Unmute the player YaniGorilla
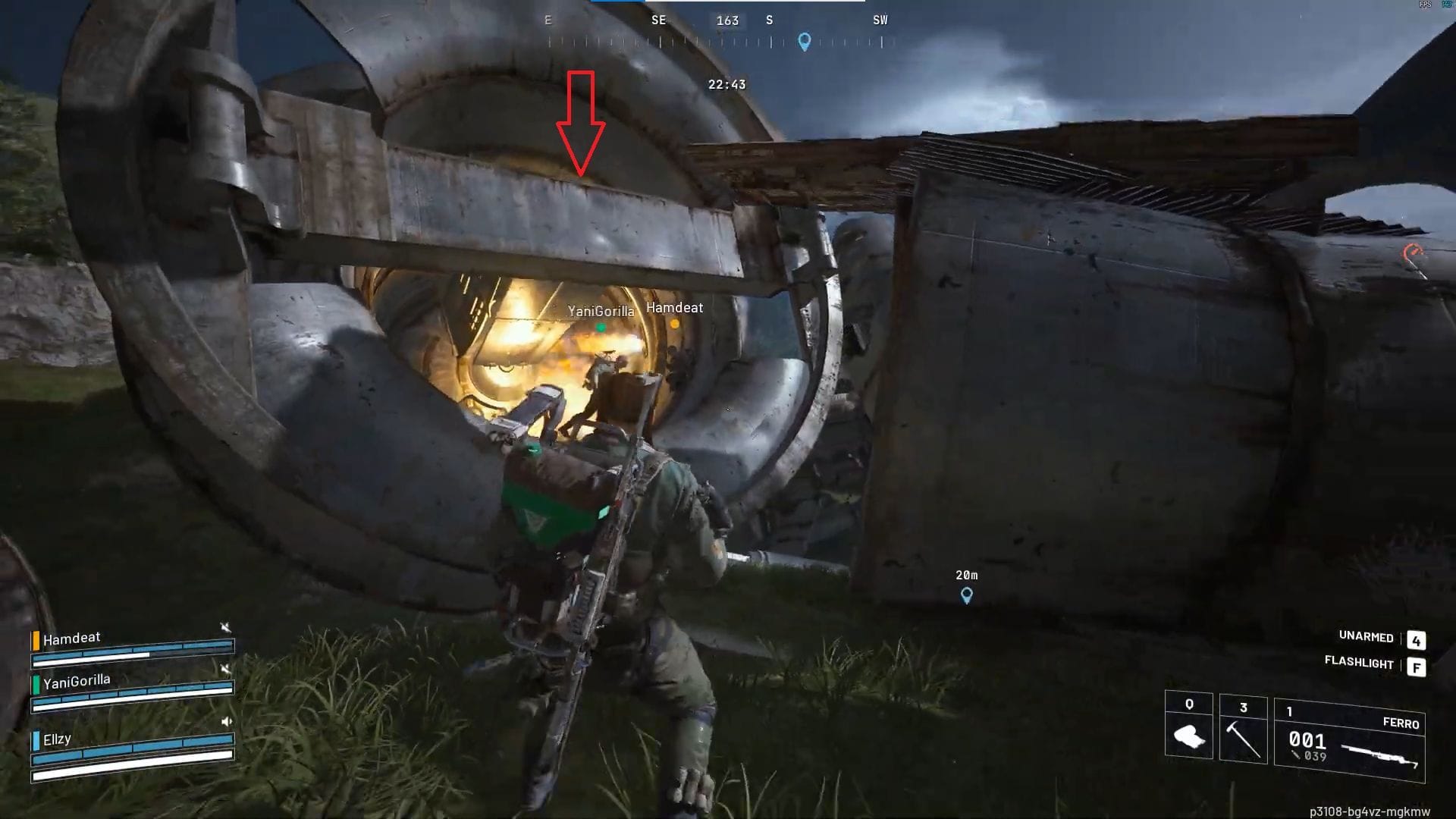 (226, 667)
